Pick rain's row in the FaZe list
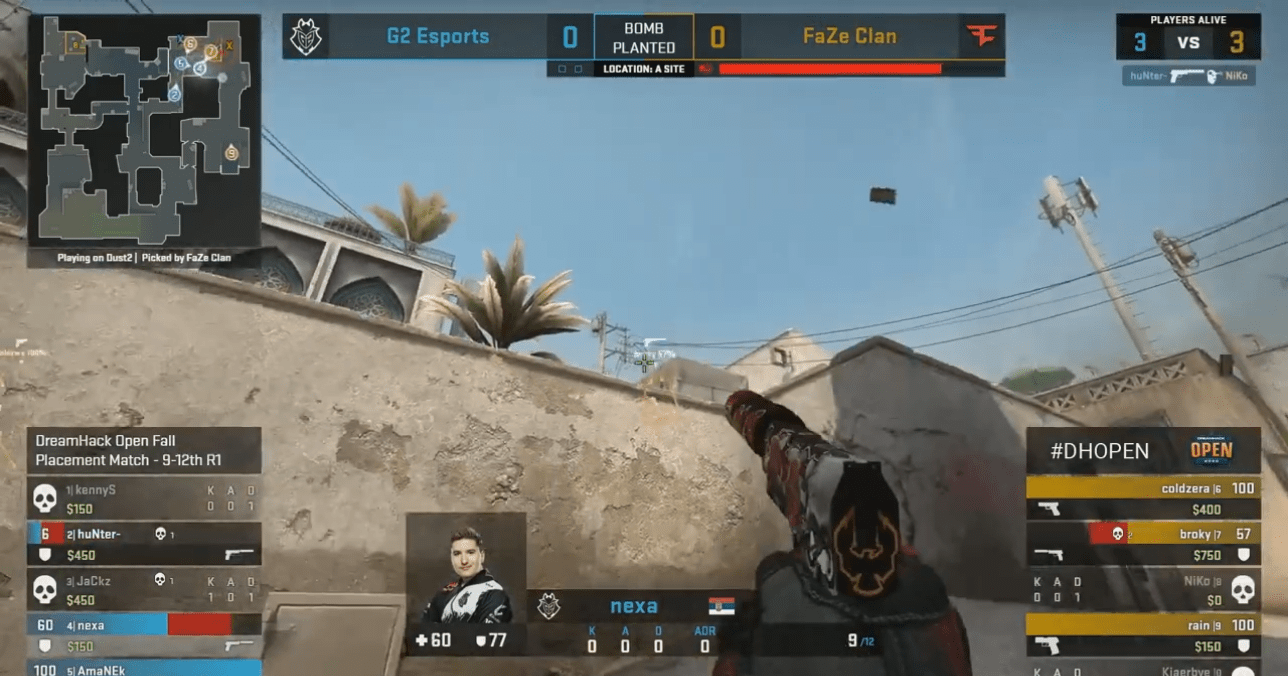Image resolution: width=1288 pixels, height=676 pixels. point(1143,634)
